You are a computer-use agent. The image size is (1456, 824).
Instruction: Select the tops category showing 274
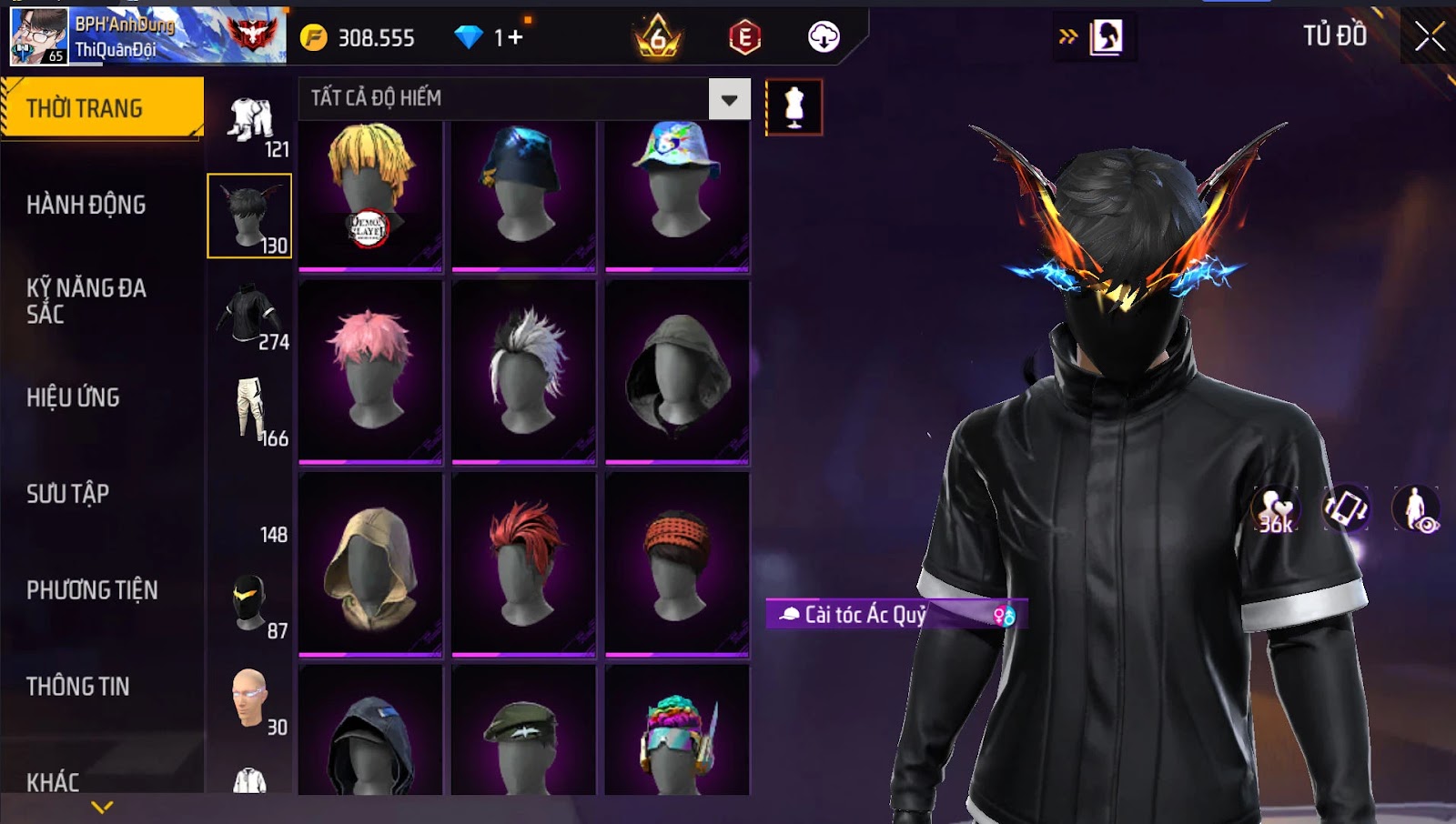click(x=251, y=316)
